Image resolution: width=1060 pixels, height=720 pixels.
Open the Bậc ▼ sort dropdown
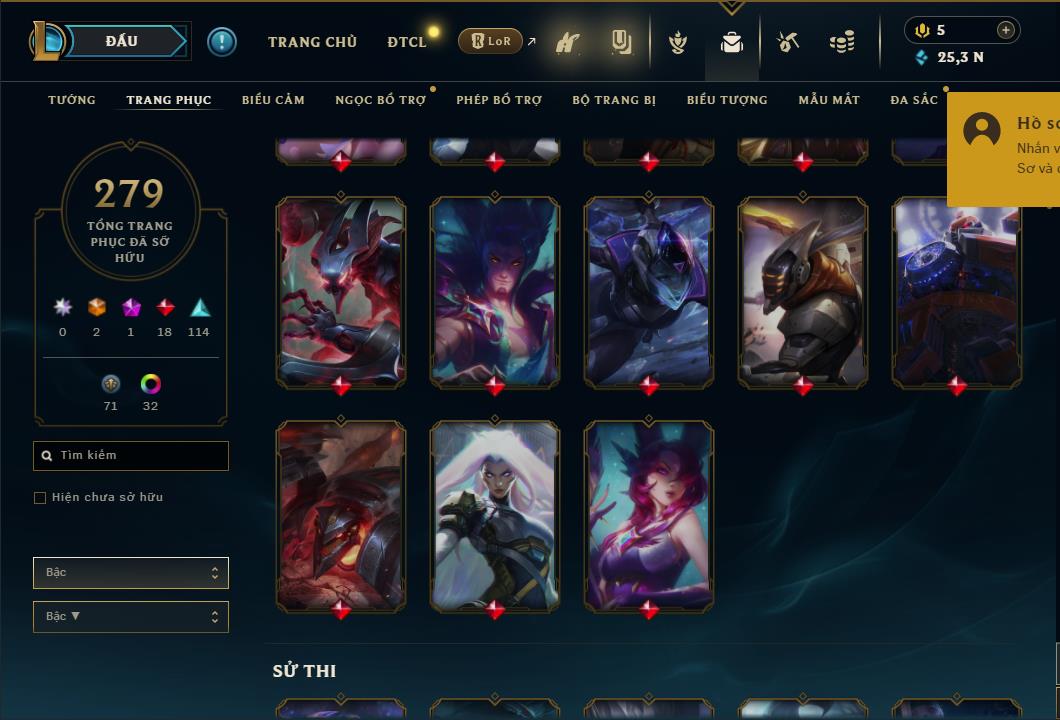click(131, 617)
